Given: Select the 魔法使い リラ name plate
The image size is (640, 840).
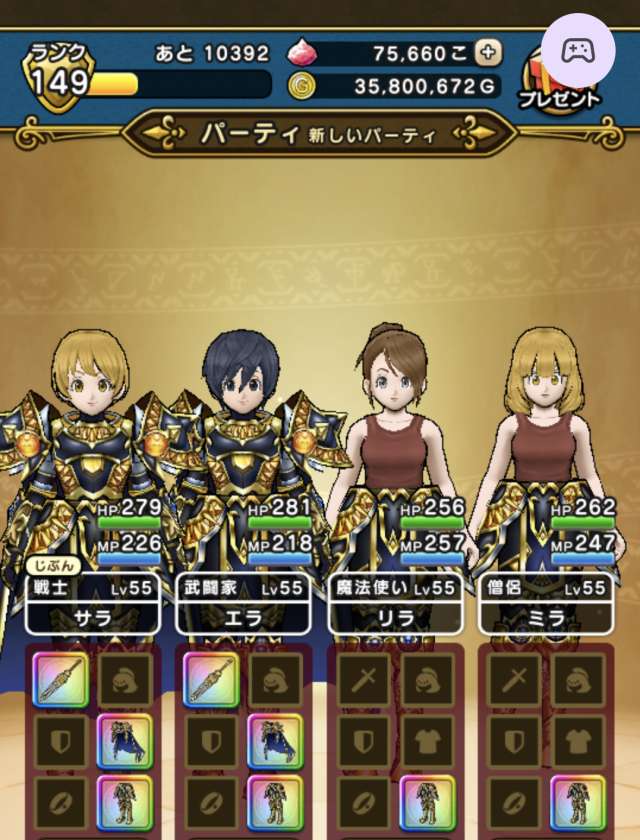Looking at the screenshot, I should (394, 604).
